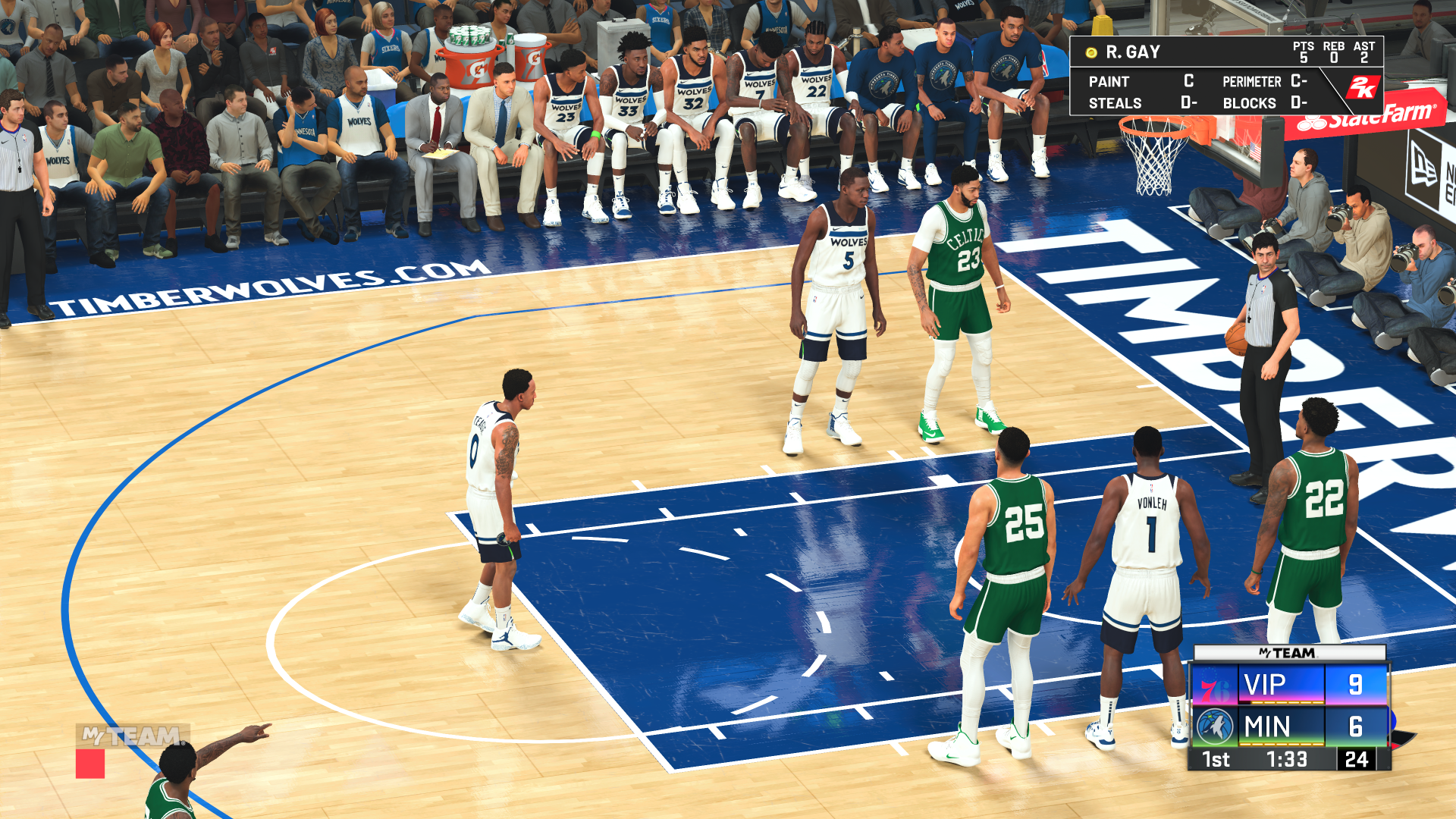Image resolution: width=1456 pixels, height=819 pixels.
Task: Click the Timberwolves logo beside MIN score
Action: pyautogui.click(x=1216, y=726)
